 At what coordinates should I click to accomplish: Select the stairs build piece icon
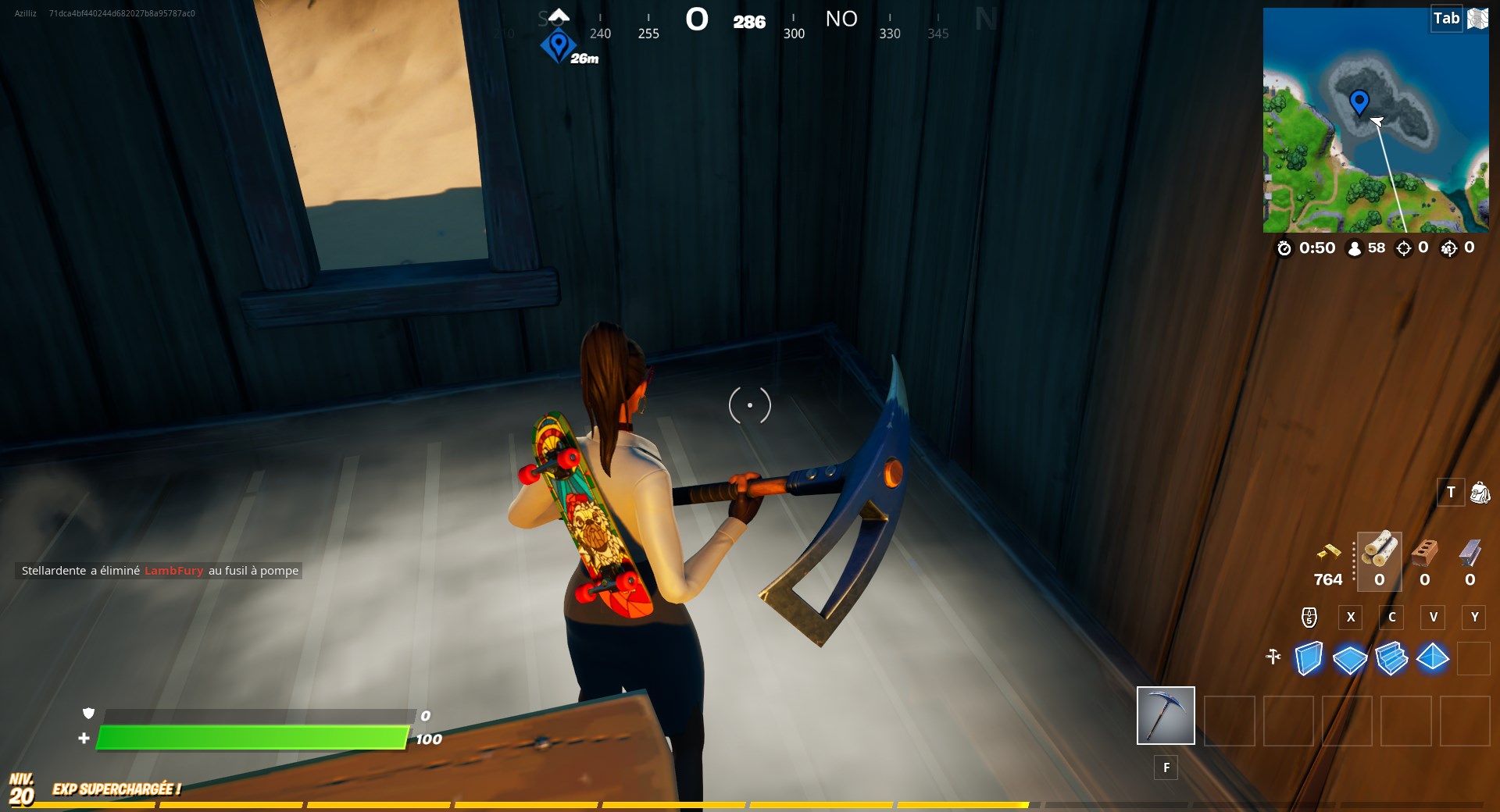[x=1393, y=660]
